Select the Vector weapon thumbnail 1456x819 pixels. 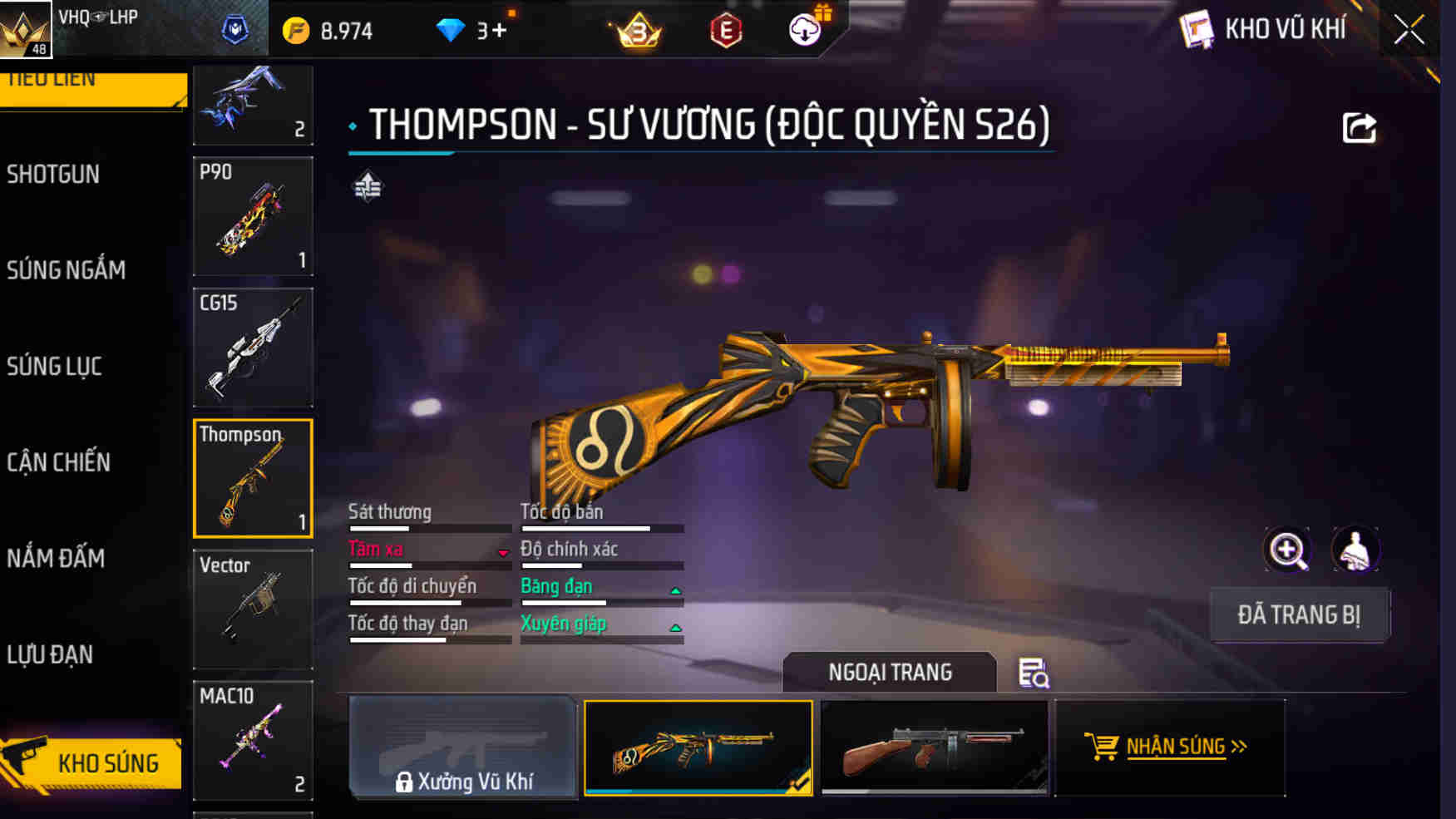(252, 609)
